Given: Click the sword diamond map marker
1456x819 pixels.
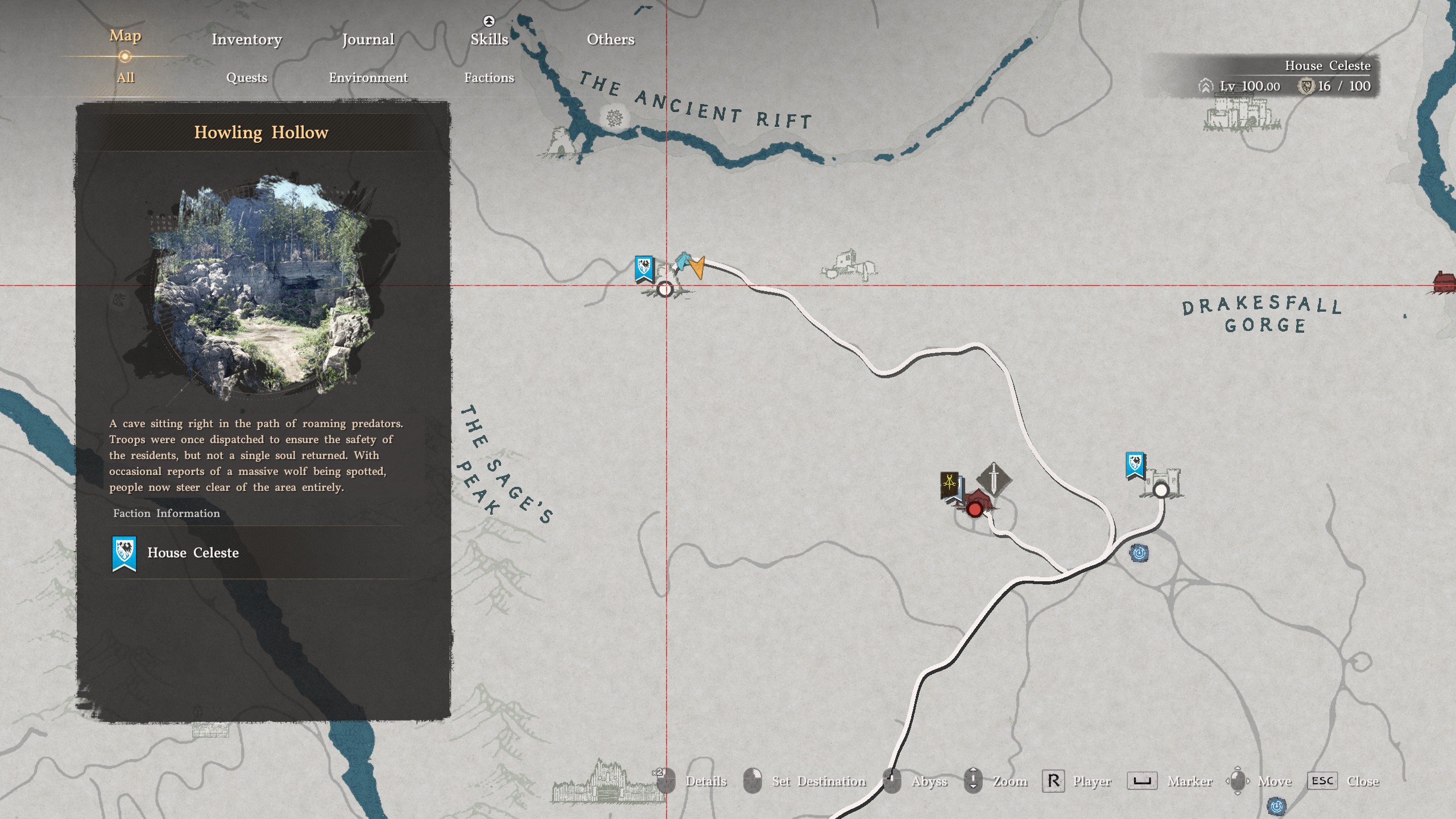Looking at the screenshot, I should point(994,478).
